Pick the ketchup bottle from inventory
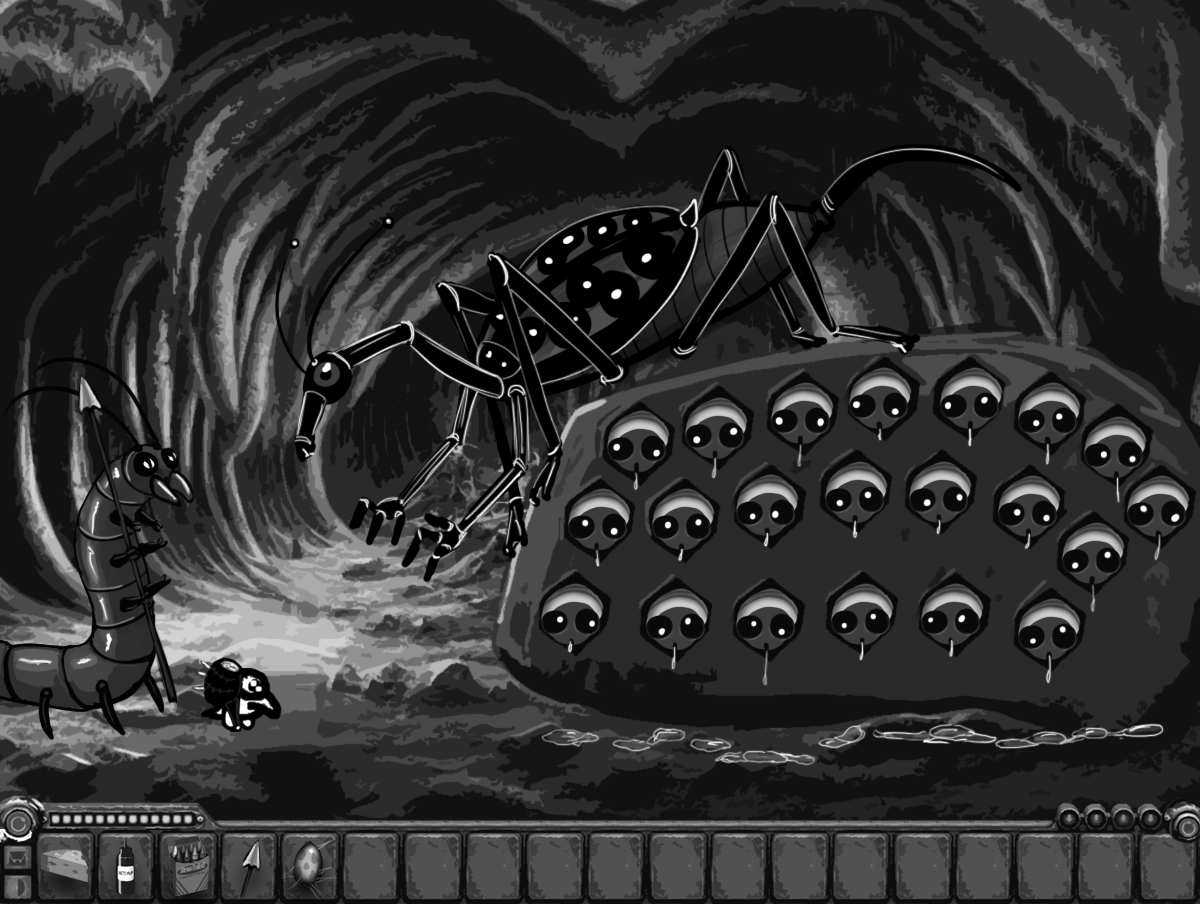Image resolution: width=1200 pixels, height=904 pixels. click(x=126, y=863)
